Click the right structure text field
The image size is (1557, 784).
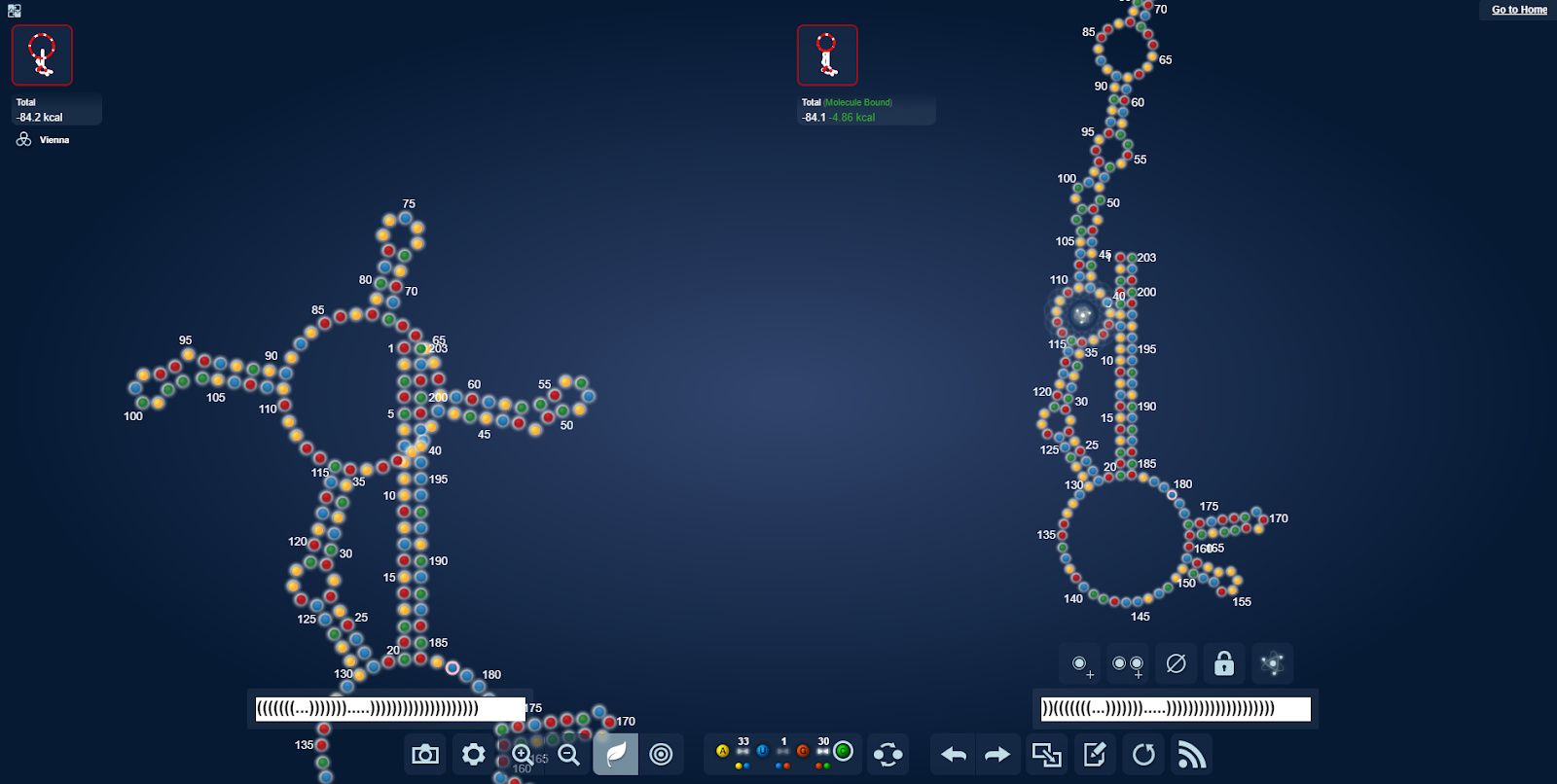click(1176, 709)
